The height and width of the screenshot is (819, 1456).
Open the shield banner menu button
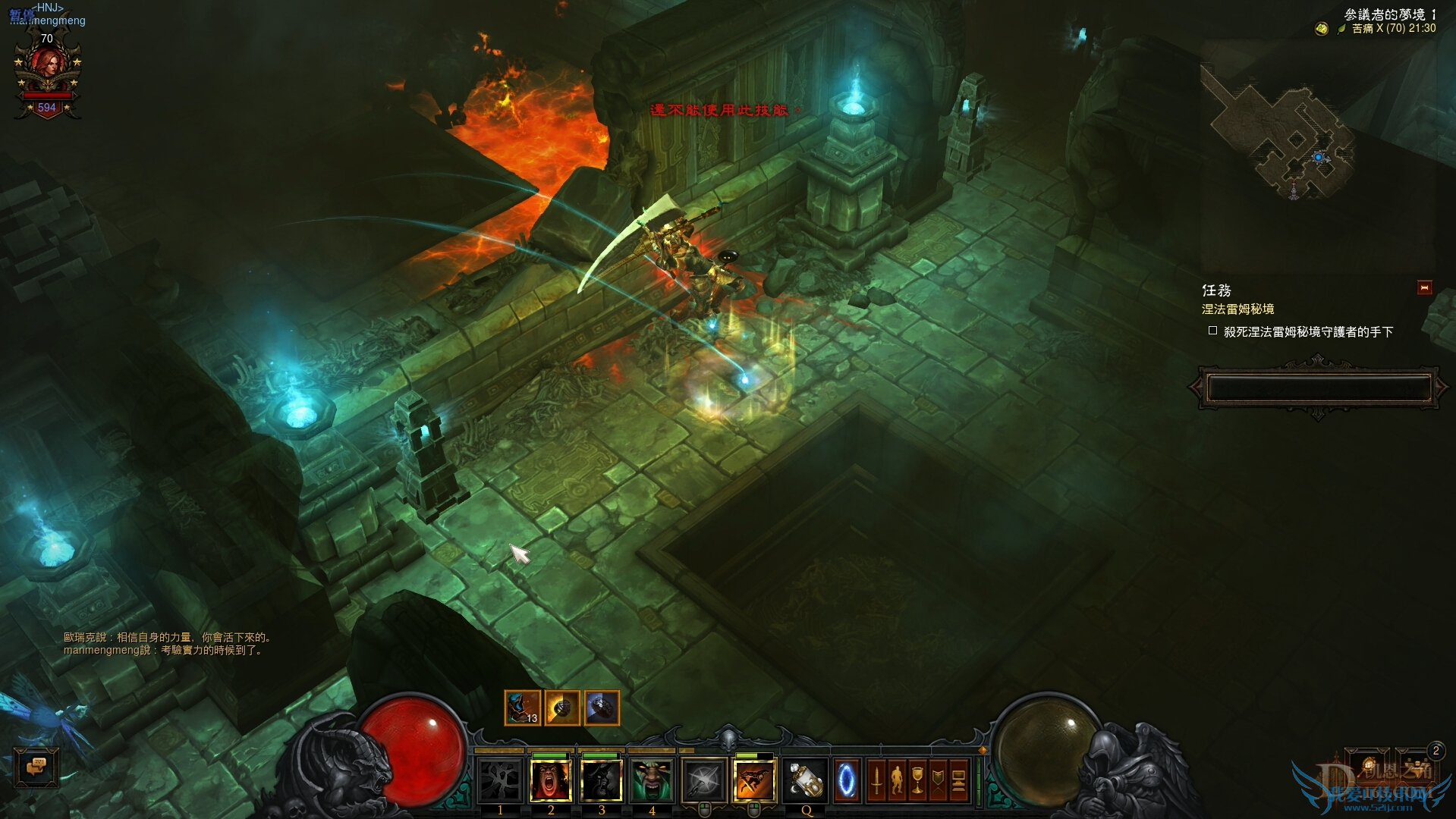pyautogui.click(x=938, y=780)
